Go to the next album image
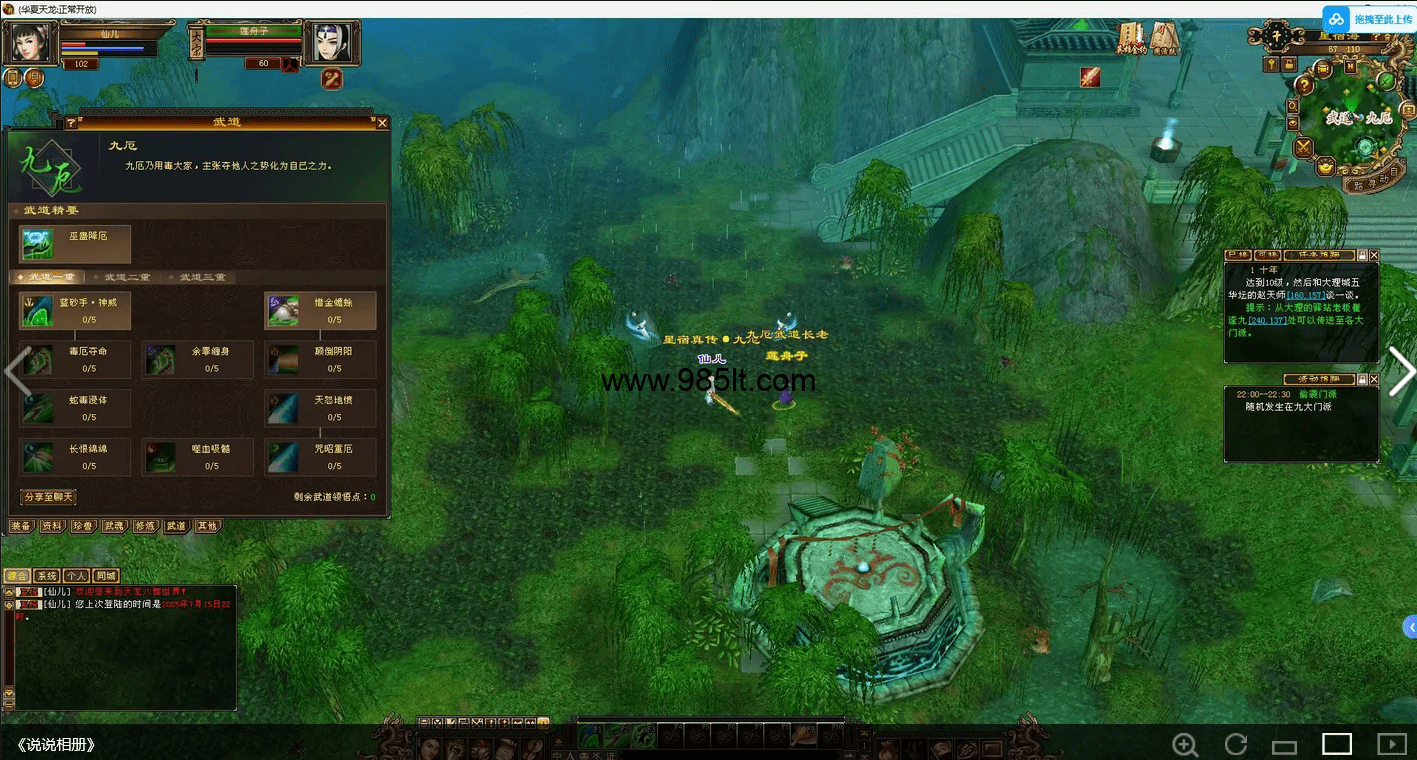Screen dimensions: 1417x760 coord(1400,371)
